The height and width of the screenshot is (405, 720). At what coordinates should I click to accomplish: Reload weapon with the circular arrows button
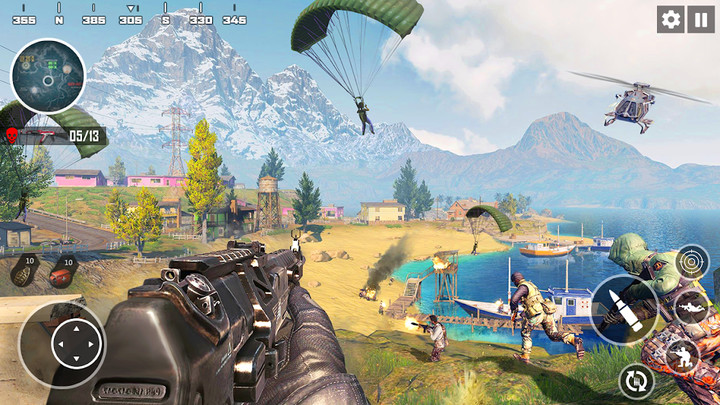(635, 380)
